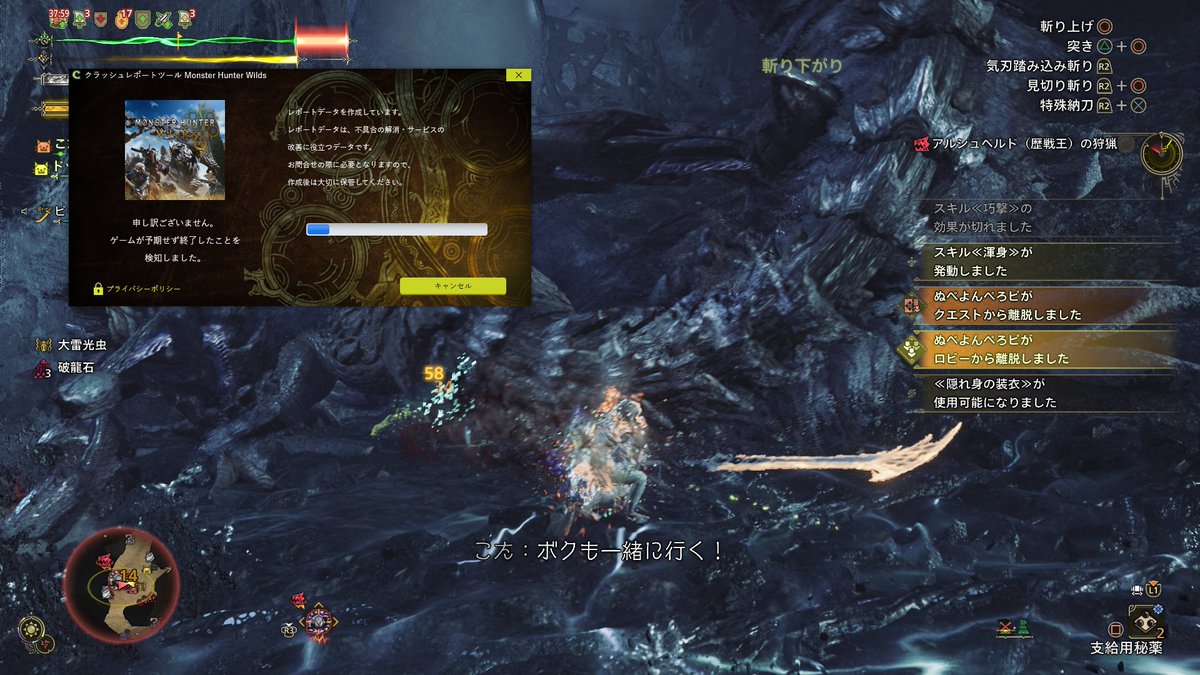Open the プライバシーポリシー privacy policy link

pyautogui.click(x=142, y=289)
